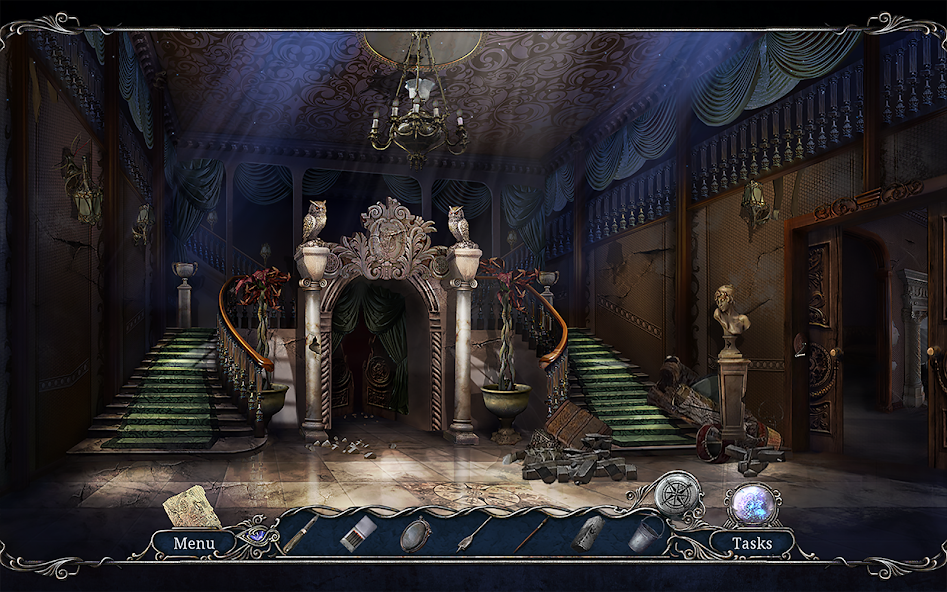Open the Menu button
This screenshot has height=592, width=947.
pos(194,544)
